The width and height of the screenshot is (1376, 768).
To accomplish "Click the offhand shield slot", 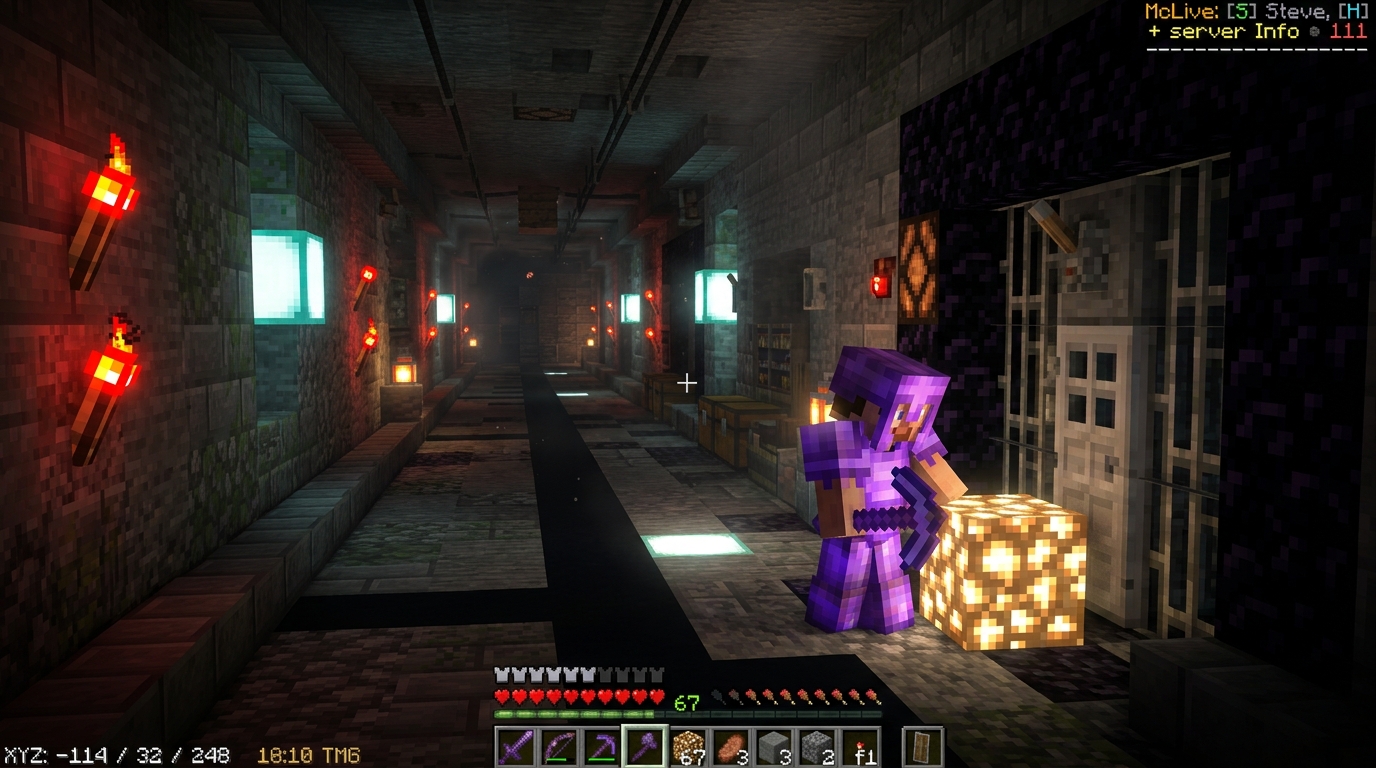I will pos(923,747).
